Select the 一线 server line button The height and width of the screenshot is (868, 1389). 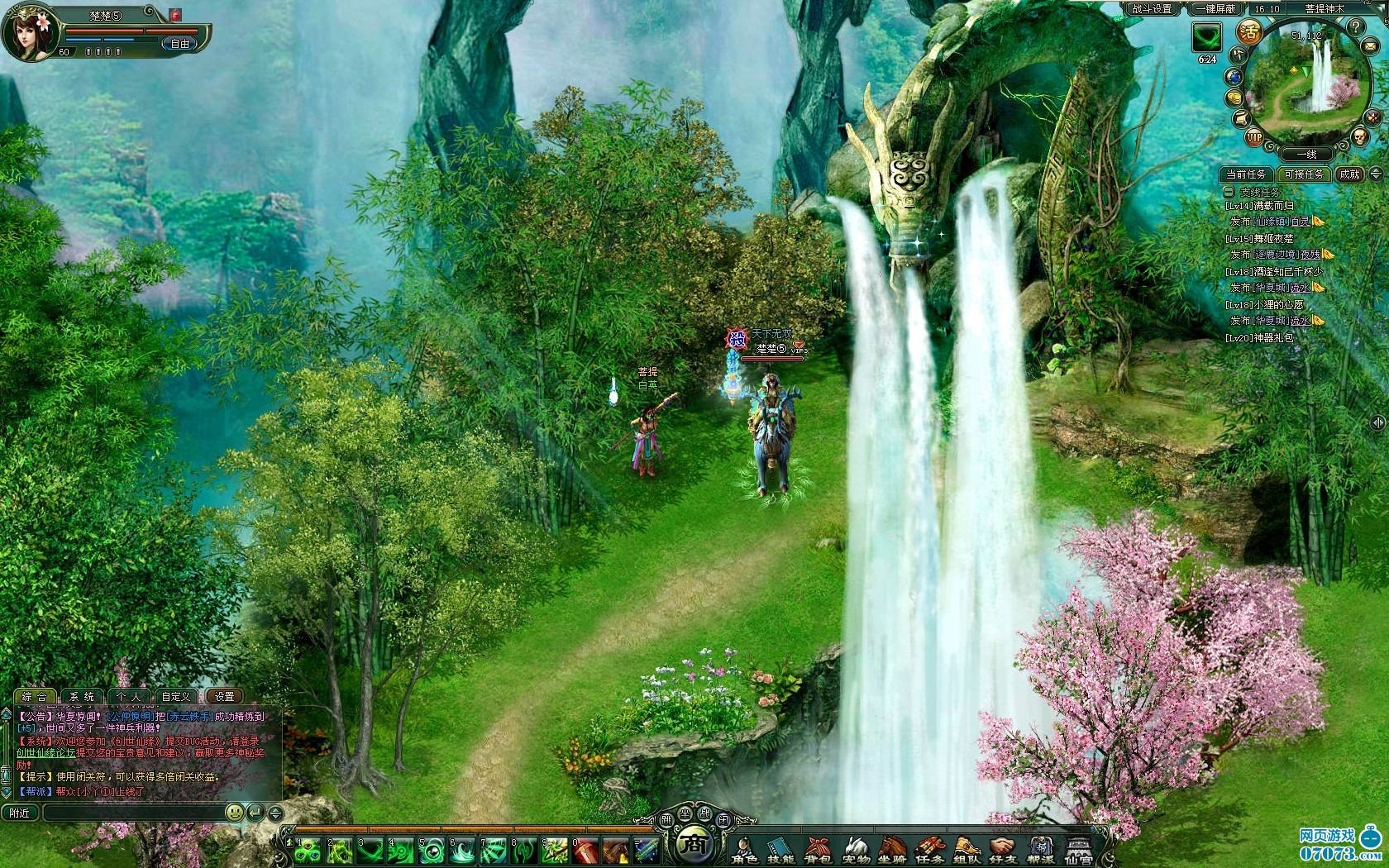pos(1306,155)
